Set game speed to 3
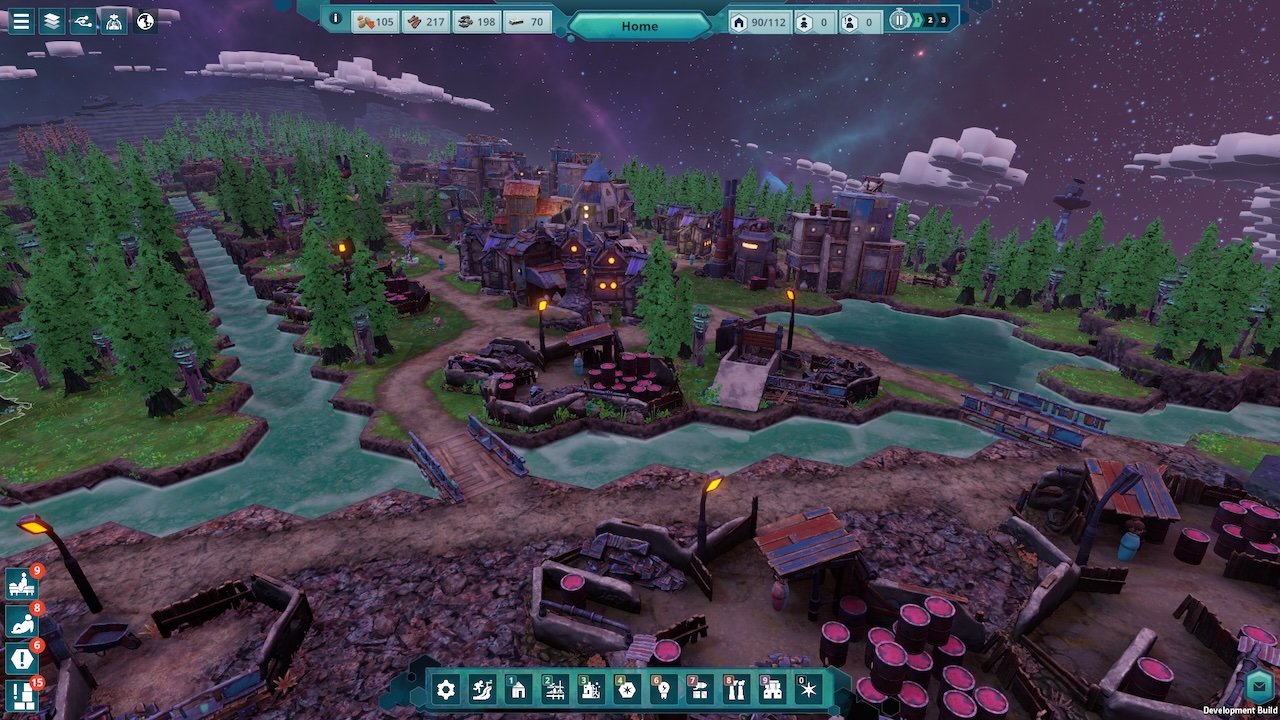Image resolution: width=1280 pixels, height=720 pixels. [x=943, y=20]
